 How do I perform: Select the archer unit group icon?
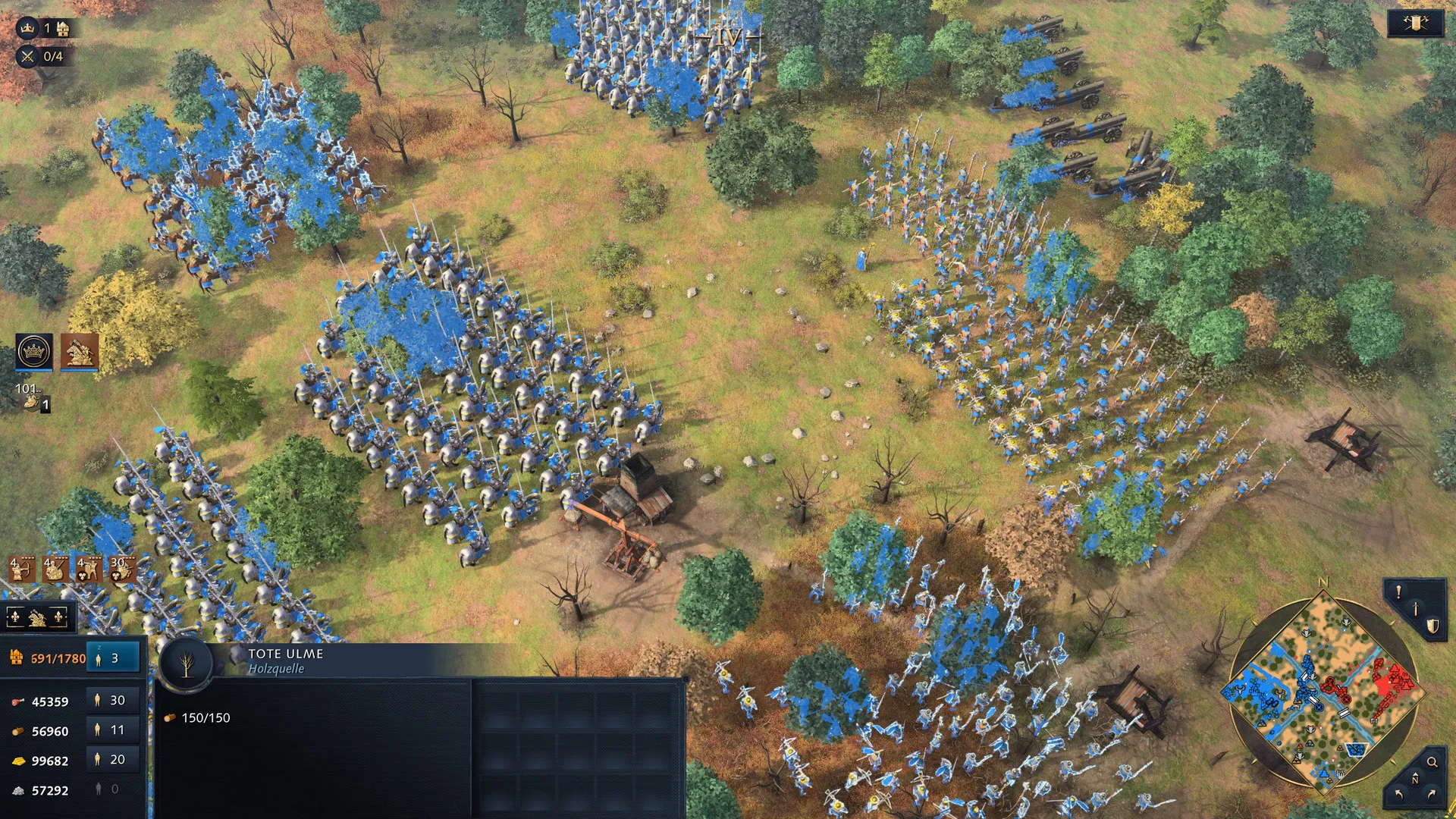click(x=22, y=569)
